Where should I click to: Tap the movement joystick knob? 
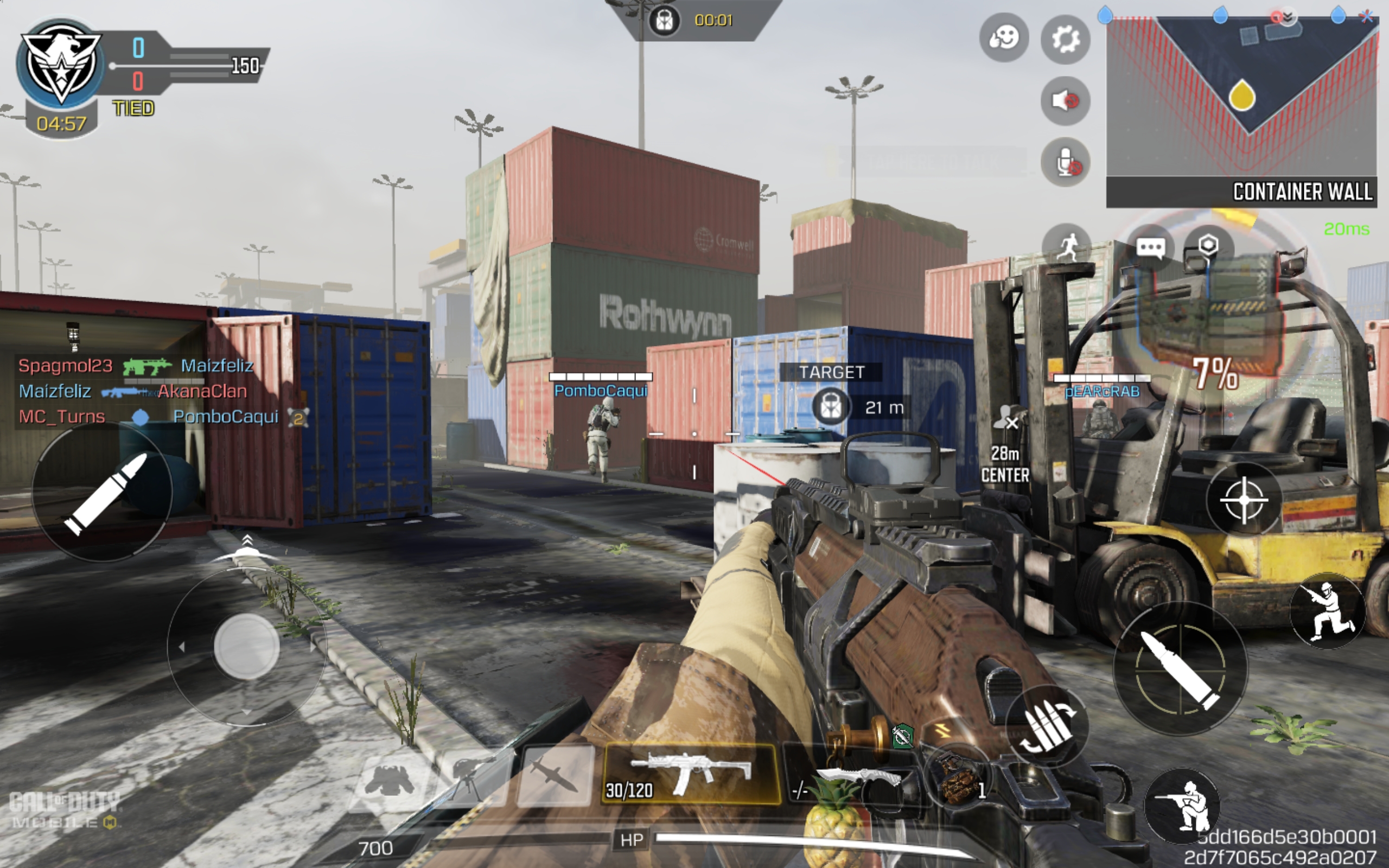(x=247, y=647)
